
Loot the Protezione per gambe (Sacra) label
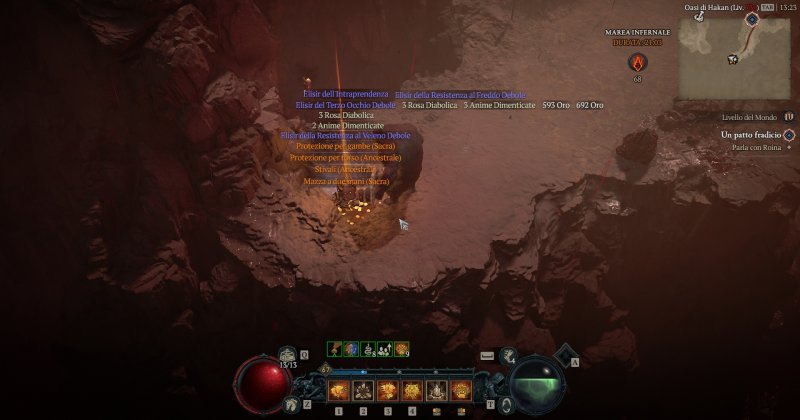[338, 147]
